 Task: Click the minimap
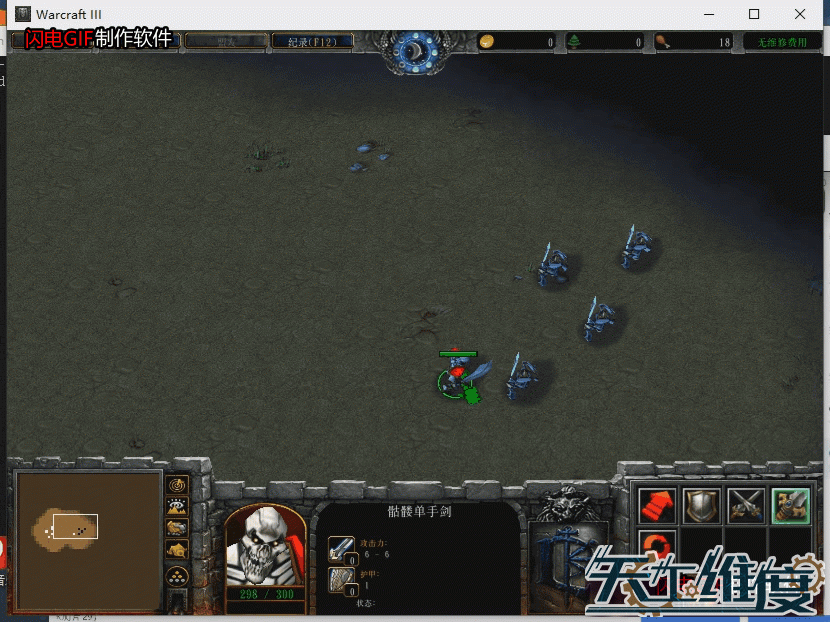point(89,540)
